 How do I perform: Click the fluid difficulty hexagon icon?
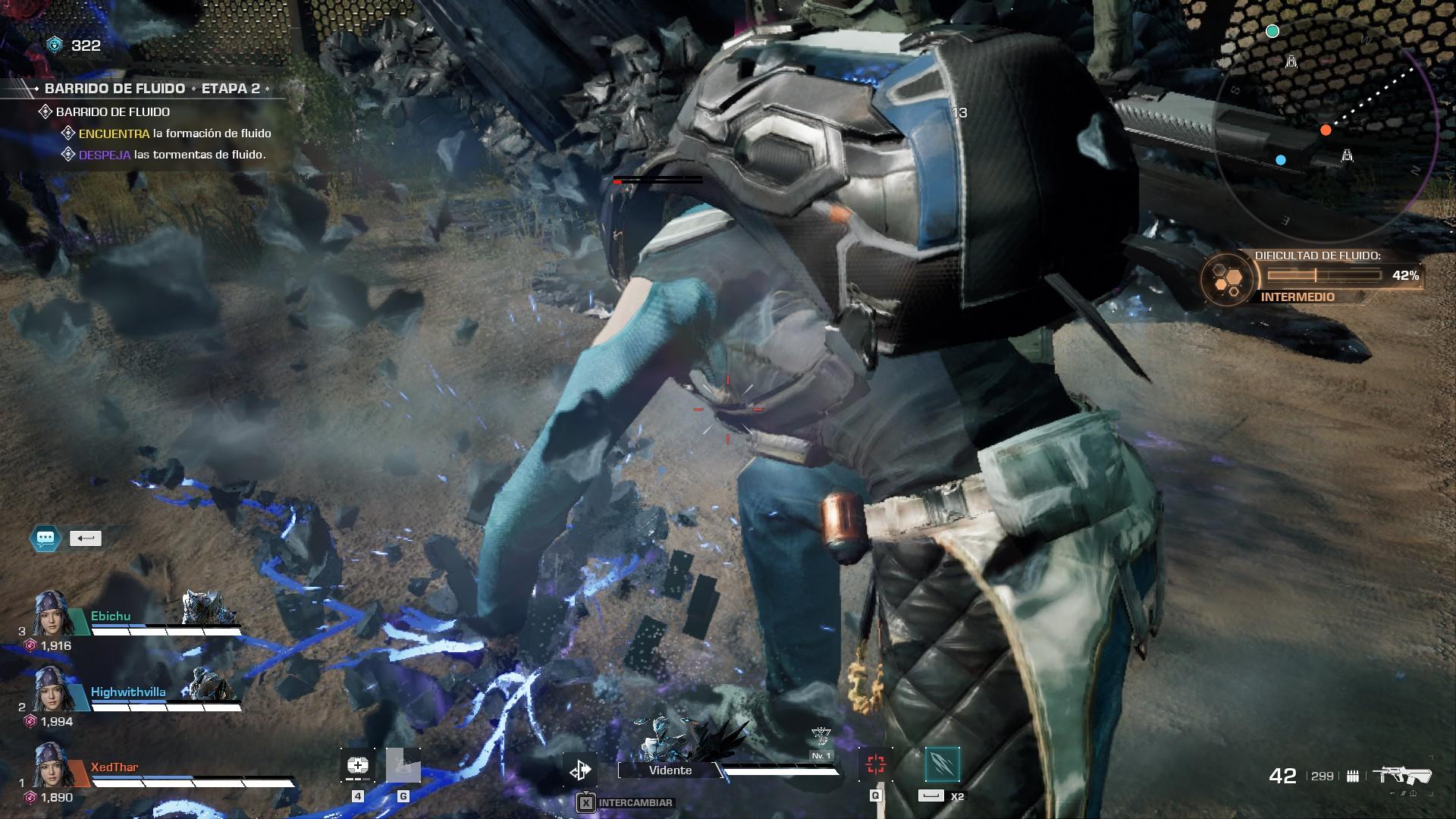1226,279
